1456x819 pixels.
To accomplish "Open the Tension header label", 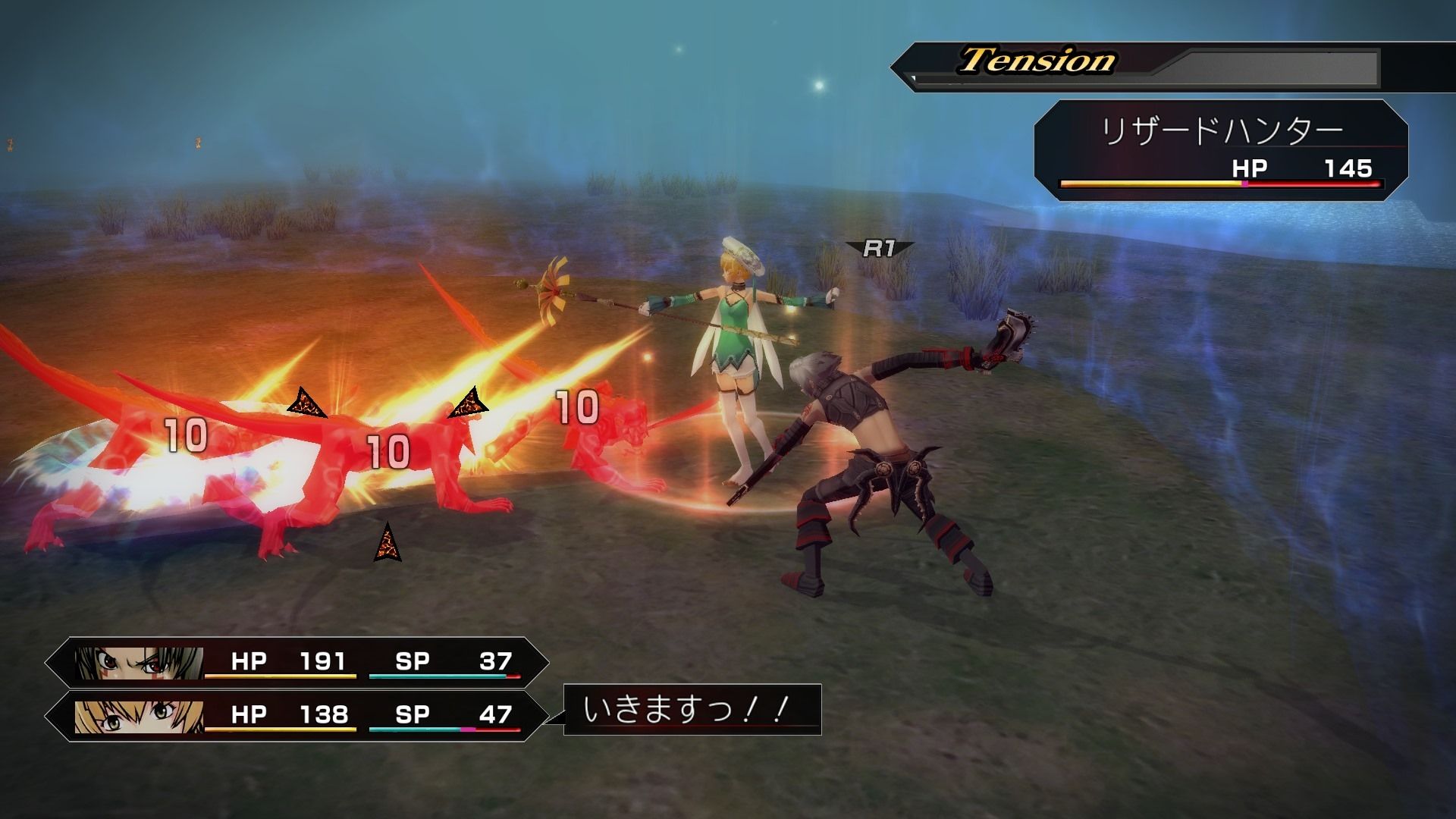I will tap(1035, 59).
